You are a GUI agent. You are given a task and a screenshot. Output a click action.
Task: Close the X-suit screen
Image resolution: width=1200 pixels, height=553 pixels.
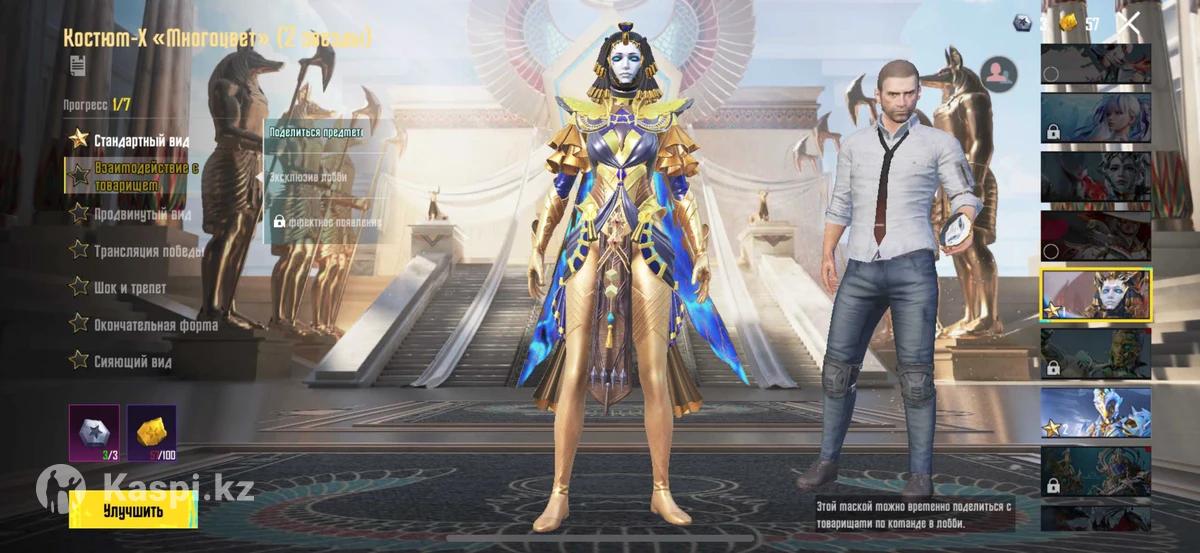[x=1129, y=23]
